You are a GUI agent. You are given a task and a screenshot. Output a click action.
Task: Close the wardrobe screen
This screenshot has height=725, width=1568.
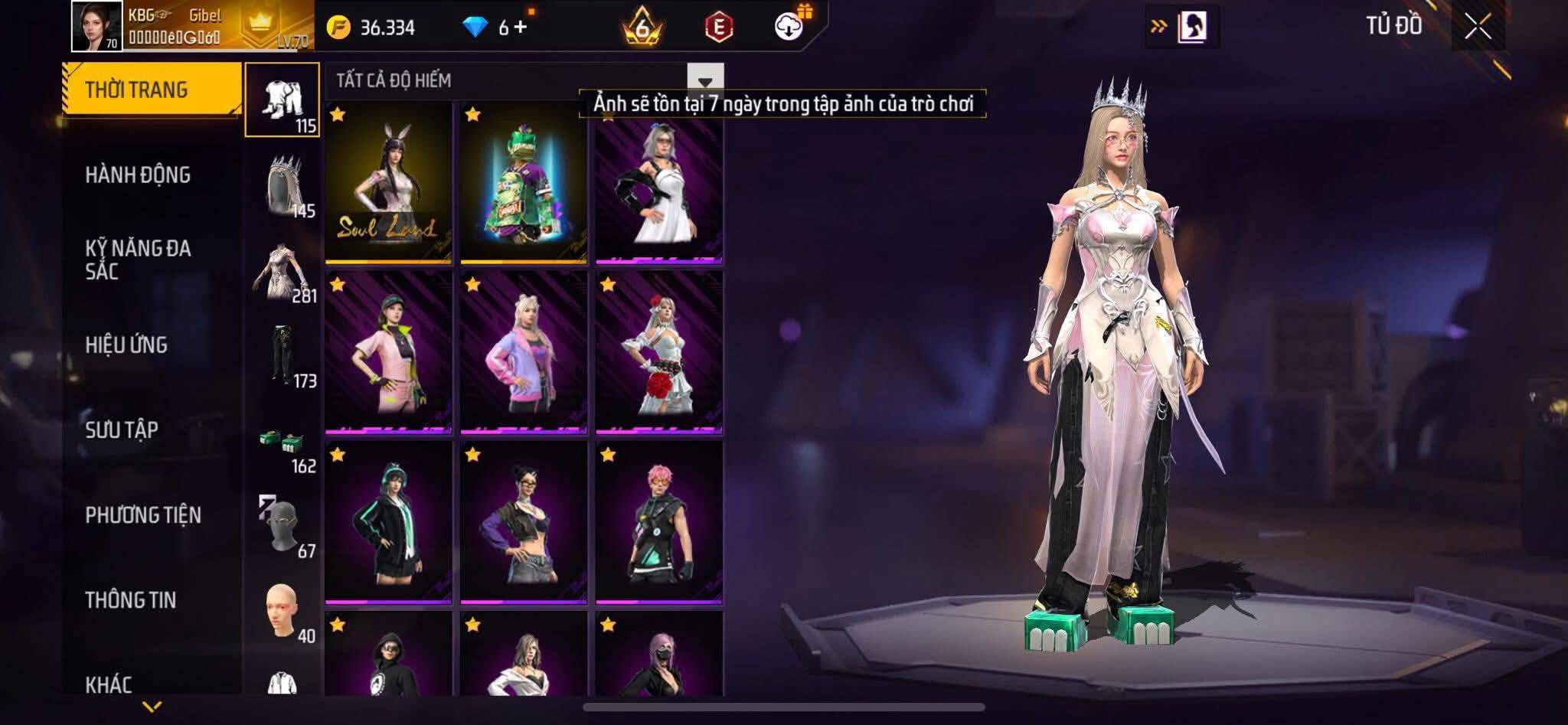1478,27
